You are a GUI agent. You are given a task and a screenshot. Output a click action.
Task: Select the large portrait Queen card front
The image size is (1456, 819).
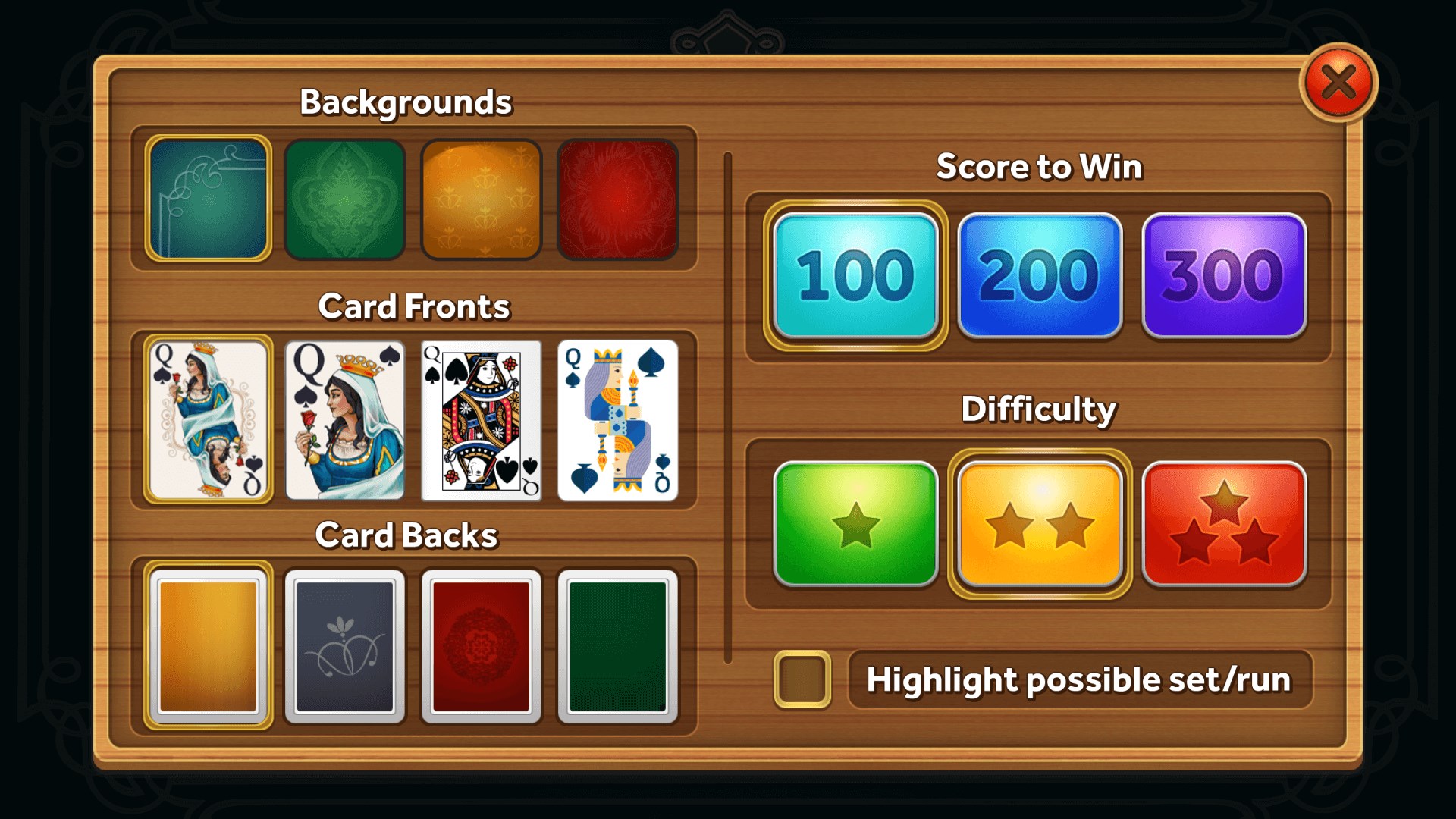[x=345, y=418]
